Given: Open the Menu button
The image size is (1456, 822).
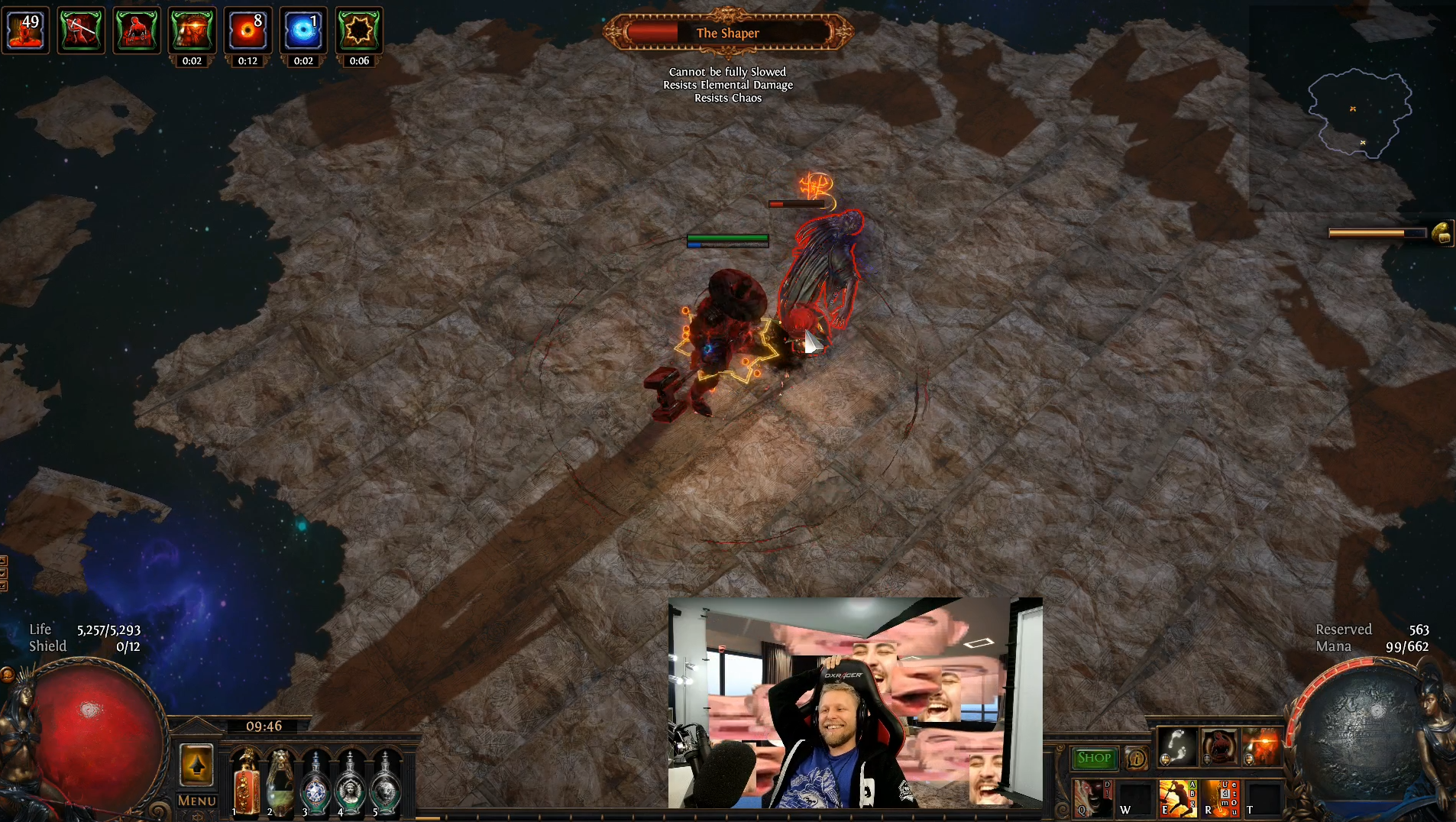Looking at the screenshot, I should (197, 801).
